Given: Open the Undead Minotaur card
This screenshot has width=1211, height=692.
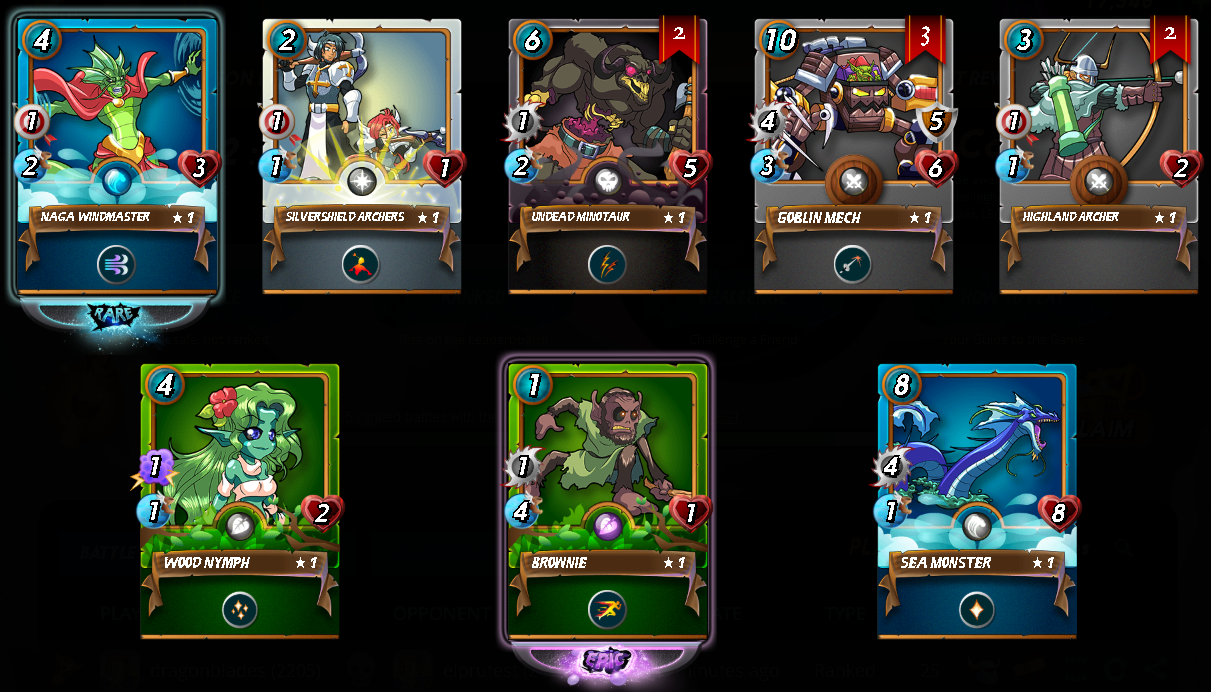Looking at the screenshot, I should point(607,130).
